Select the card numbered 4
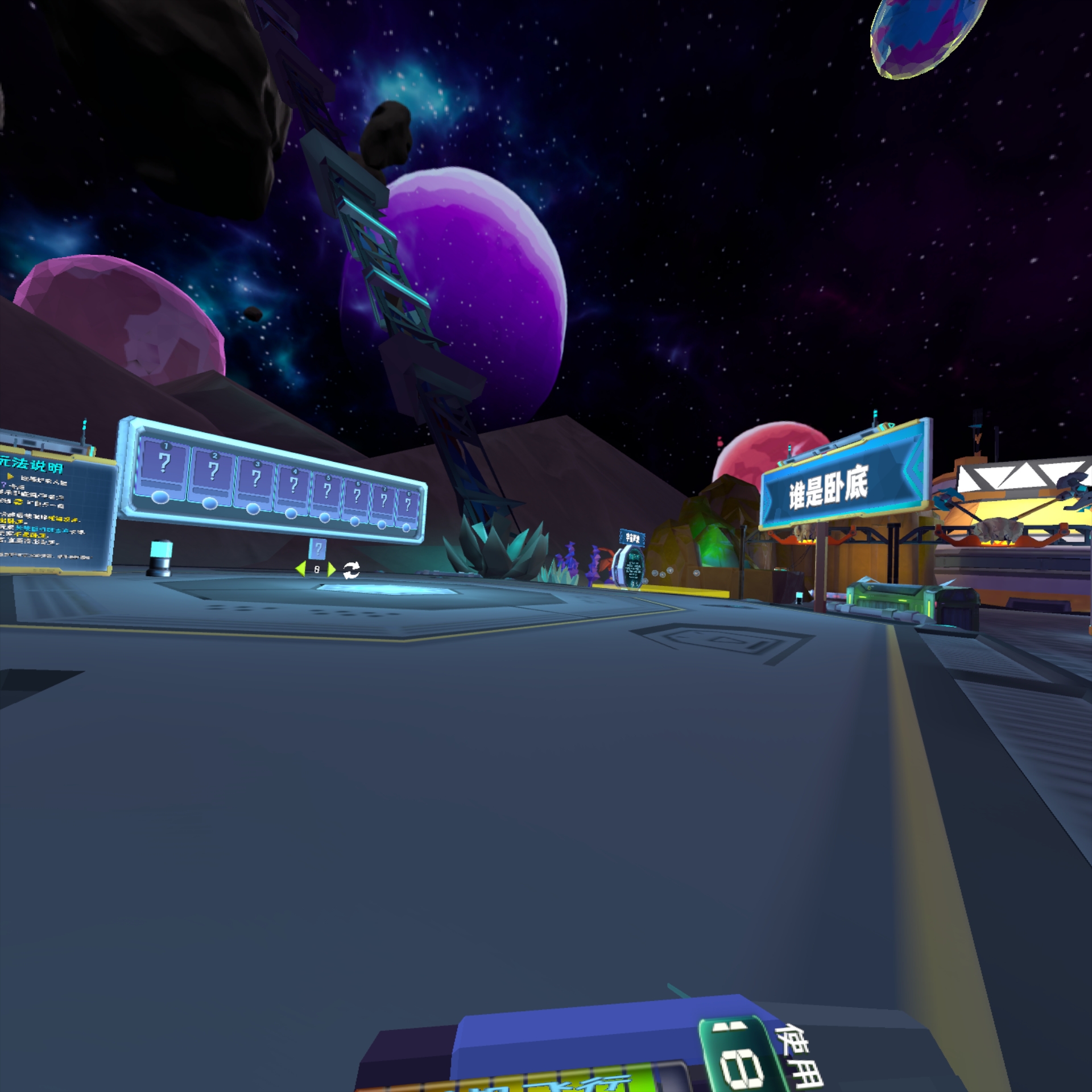This screenshot has height=1092, width=1092. click(x=293, y=485)
